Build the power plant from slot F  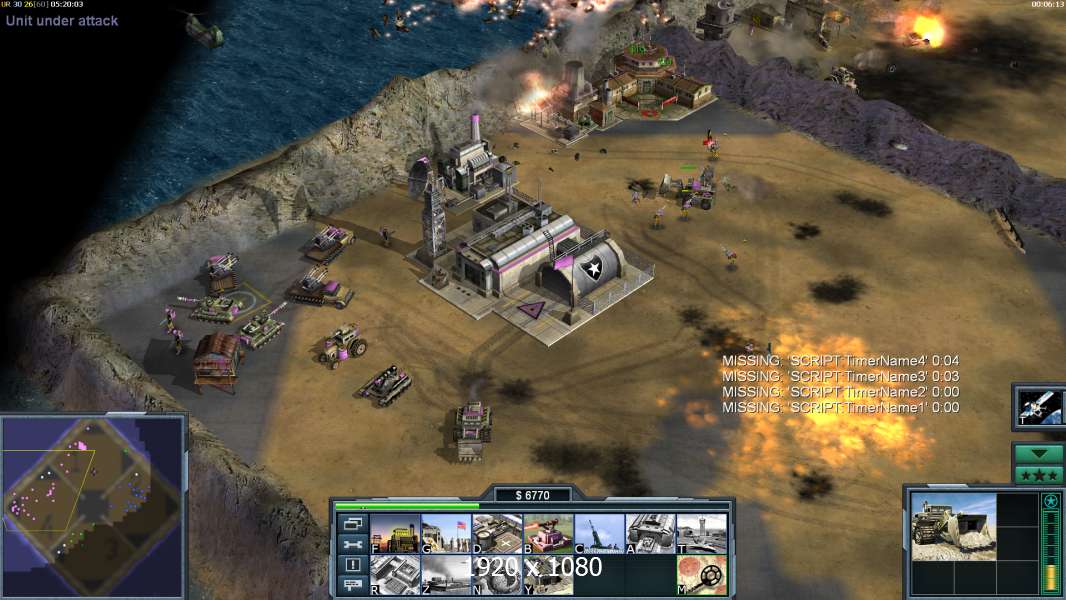point(395,534)
